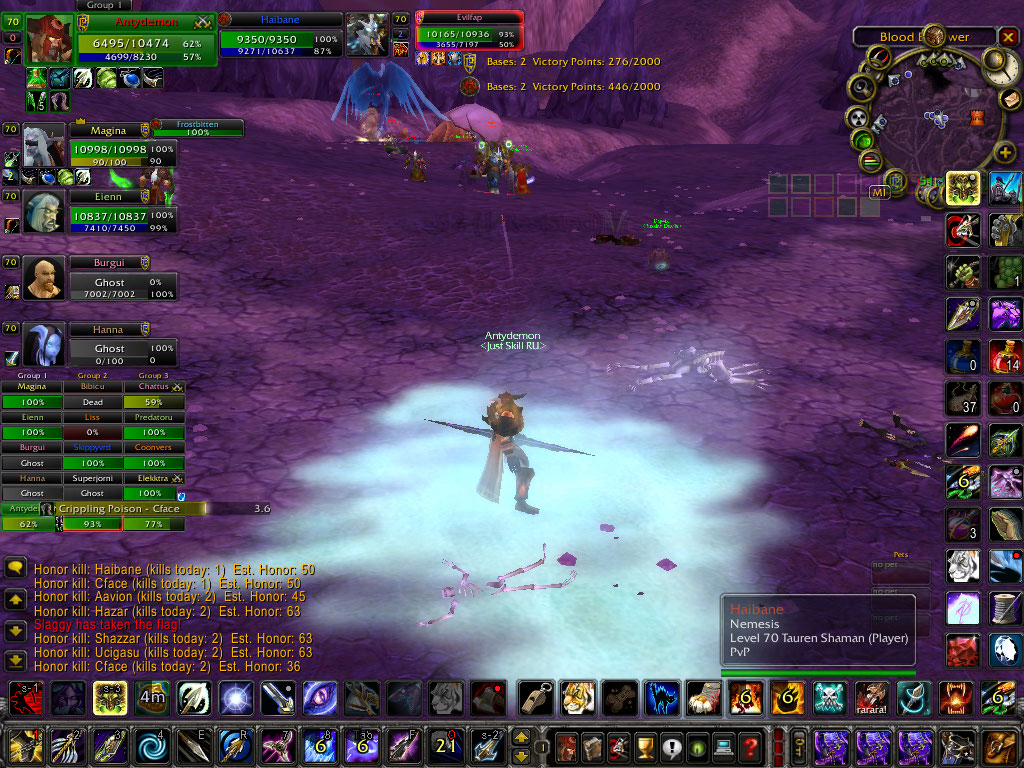Activate the blue swirl ability slot

click(151, 746)
